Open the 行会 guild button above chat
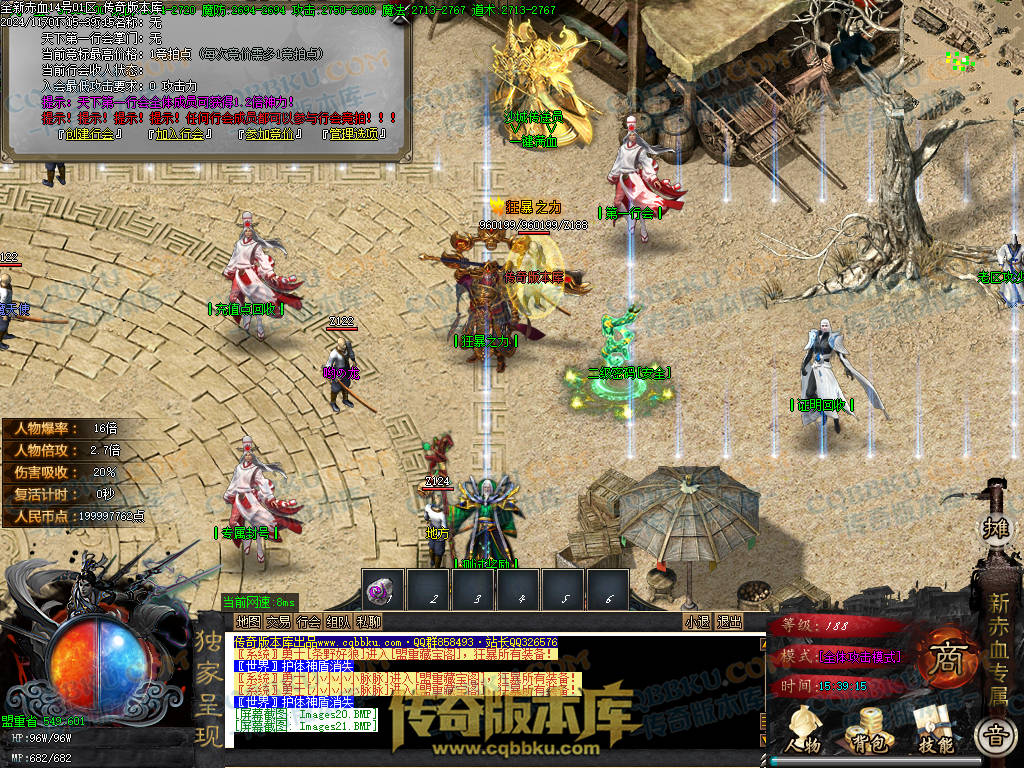This screenshot has width=1024, height=768. point(309,621)
